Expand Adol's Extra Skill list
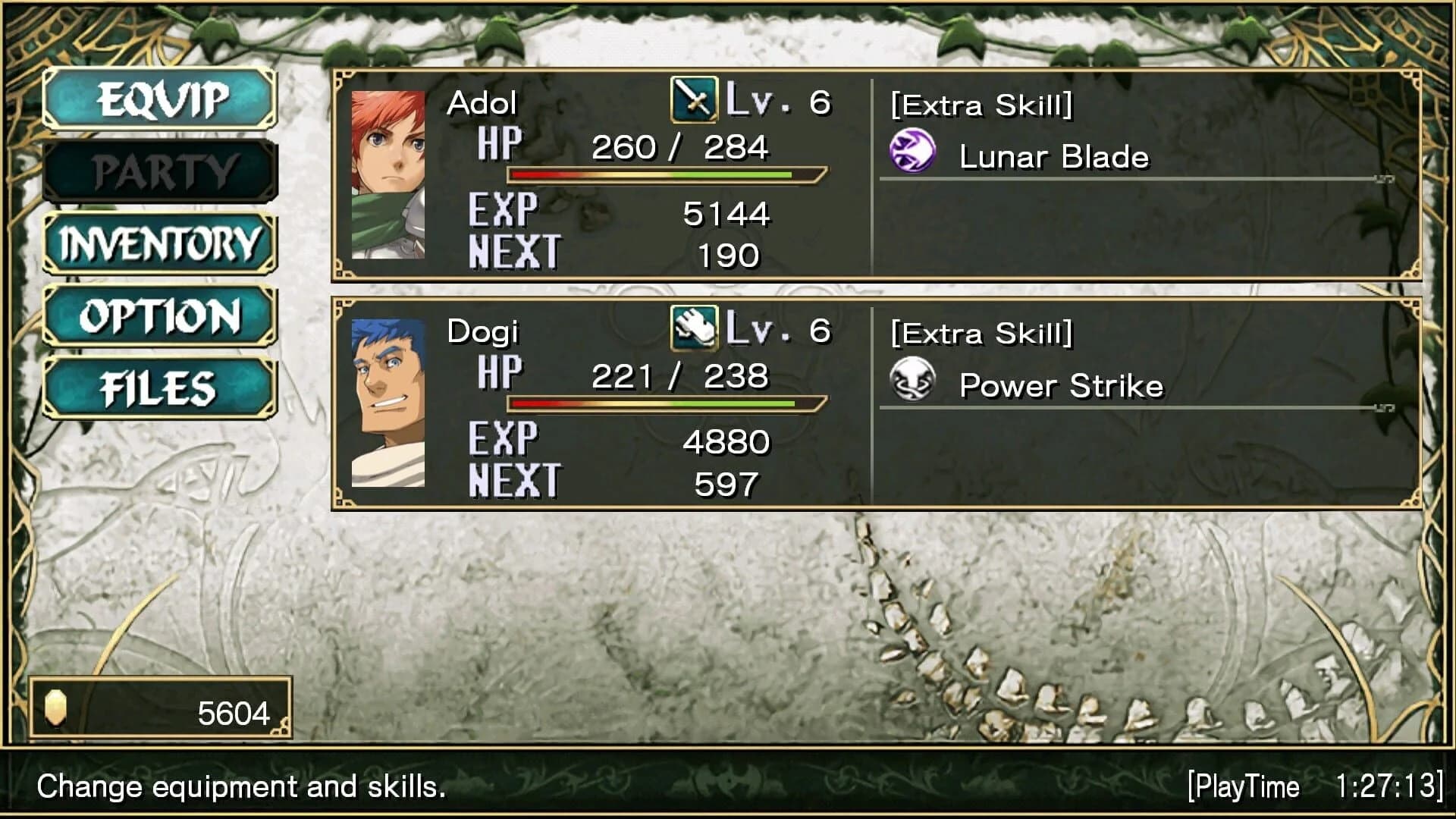The width and height of the screenshot is (1456, 819). pyautogui.click(x=981, y=106)
